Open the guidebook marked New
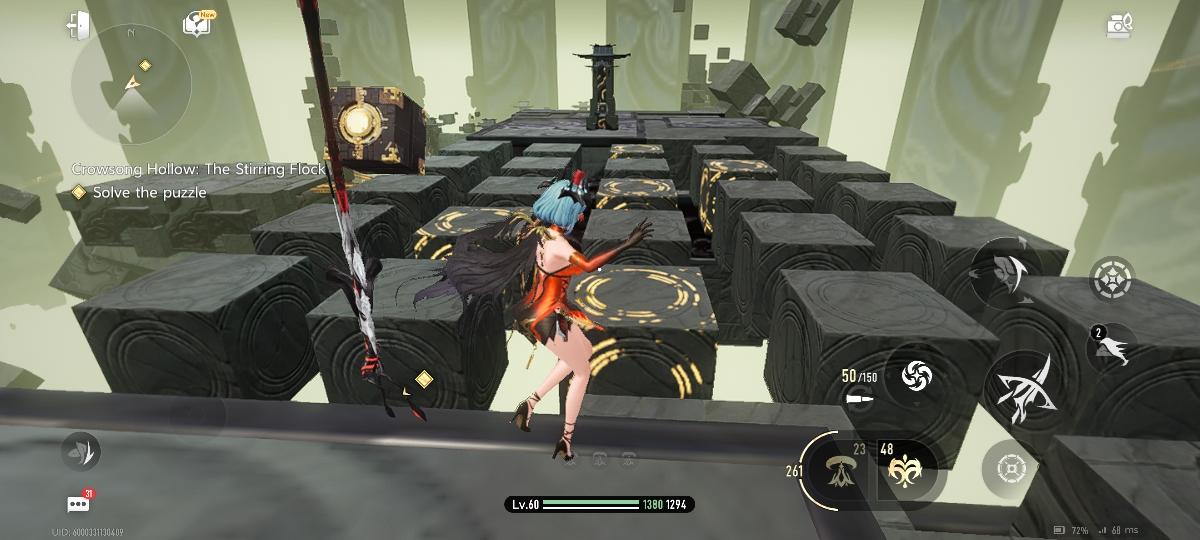Screen dimensions: 1200x540 pyautogui.click(x=197, y=24)
